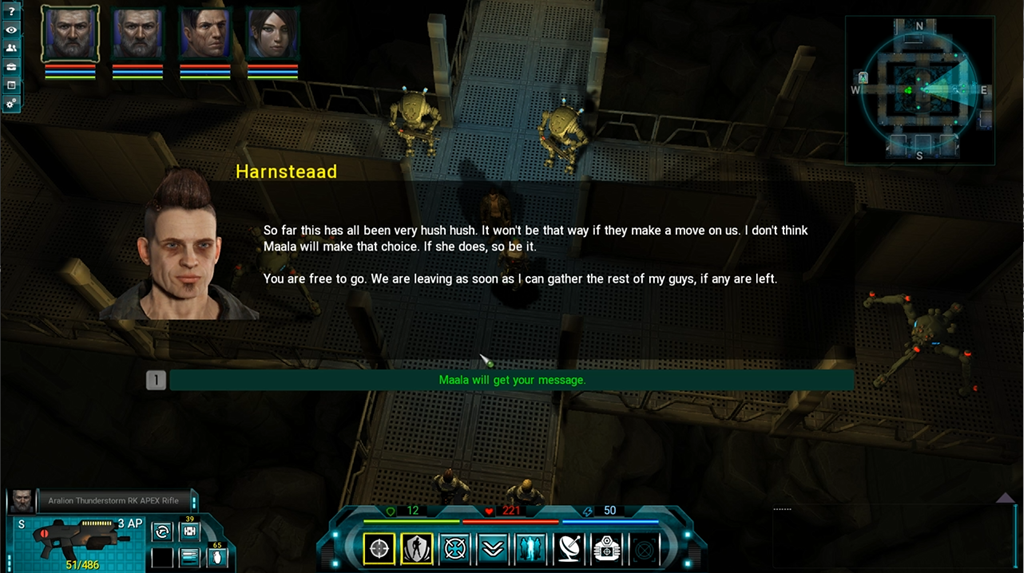Open the briefcase inventory icon
This screenshot has width=1024, height=573.
pyautogui.click(x=11, y=66)
